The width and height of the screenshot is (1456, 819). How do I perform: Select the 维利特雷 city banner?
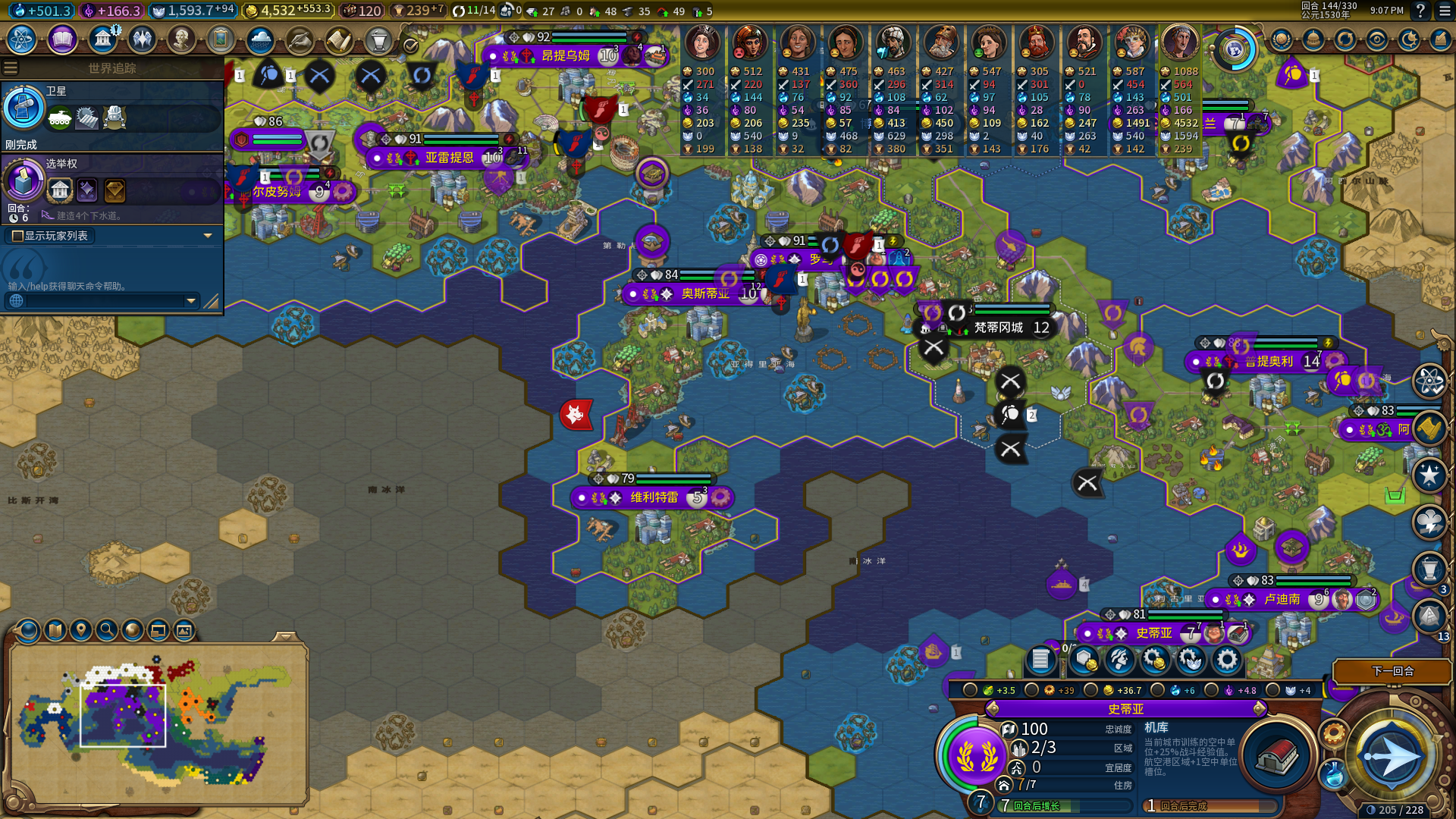tap(654, 497)
